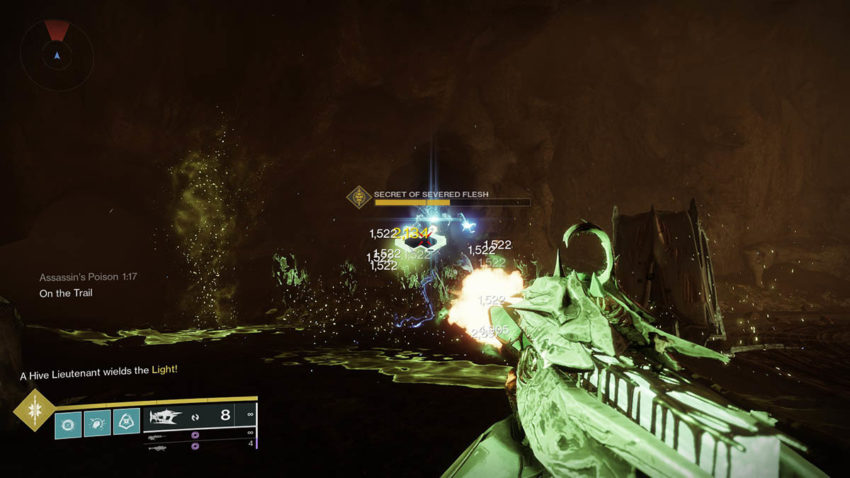Use the grenade ability icon
Image resolution: width=850 pixels, height=478 pixels.
(69, 422)
